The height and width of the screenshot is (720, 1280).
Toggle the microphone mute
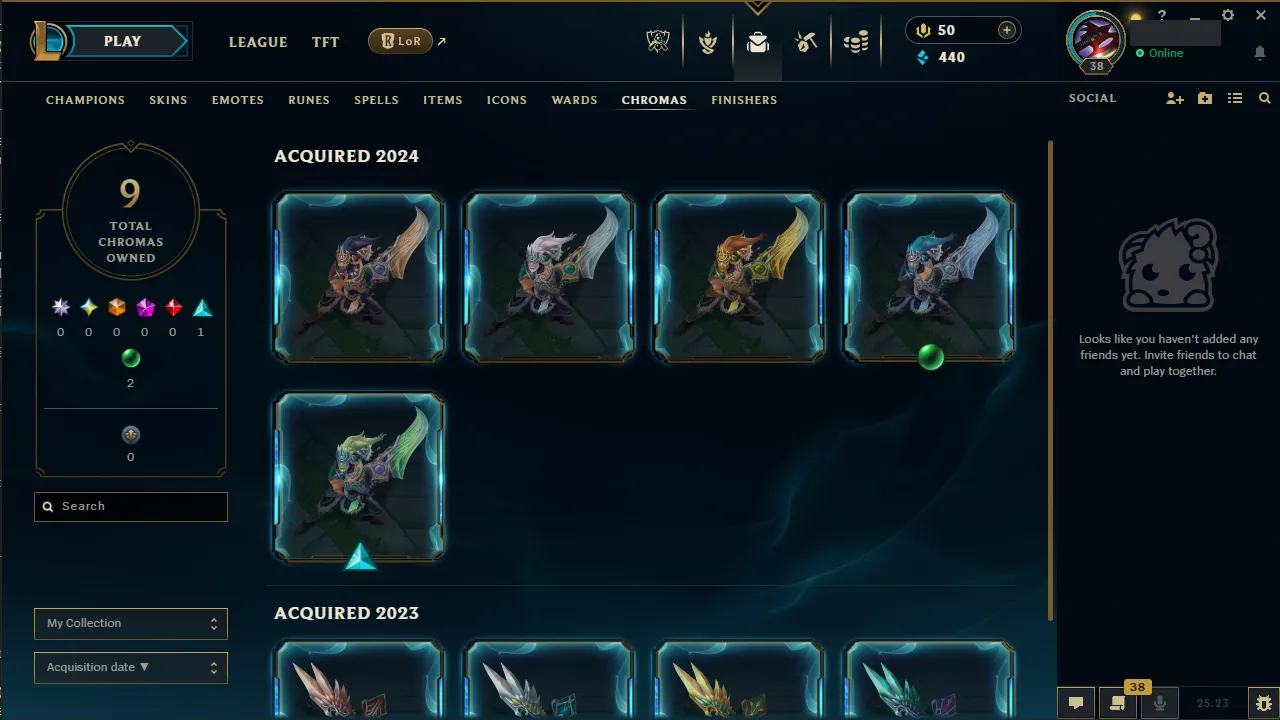pyautogui.click(x=1160, y=703)
